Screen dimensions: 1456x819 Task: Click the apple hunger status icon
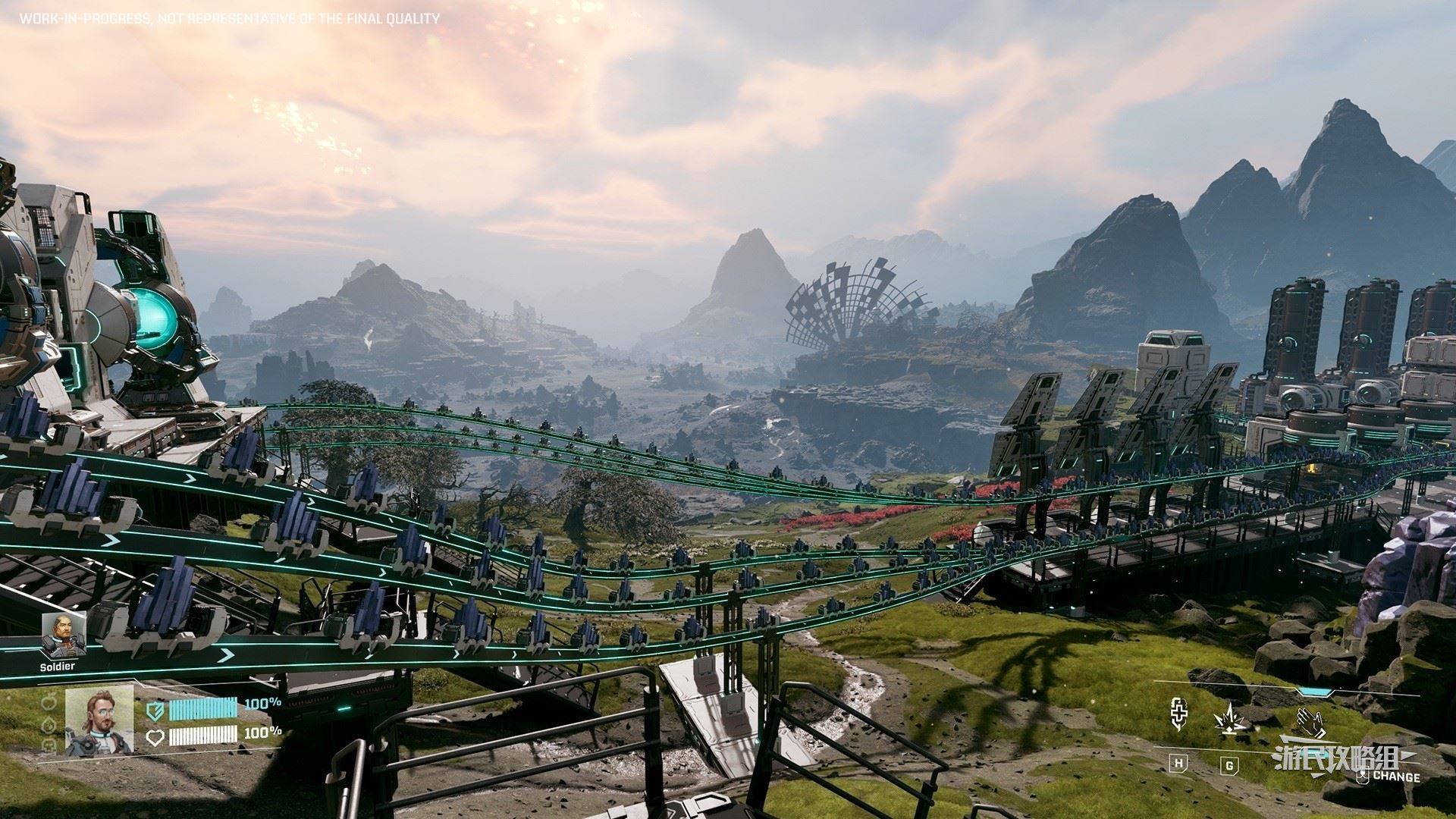[x=50, y=701]
